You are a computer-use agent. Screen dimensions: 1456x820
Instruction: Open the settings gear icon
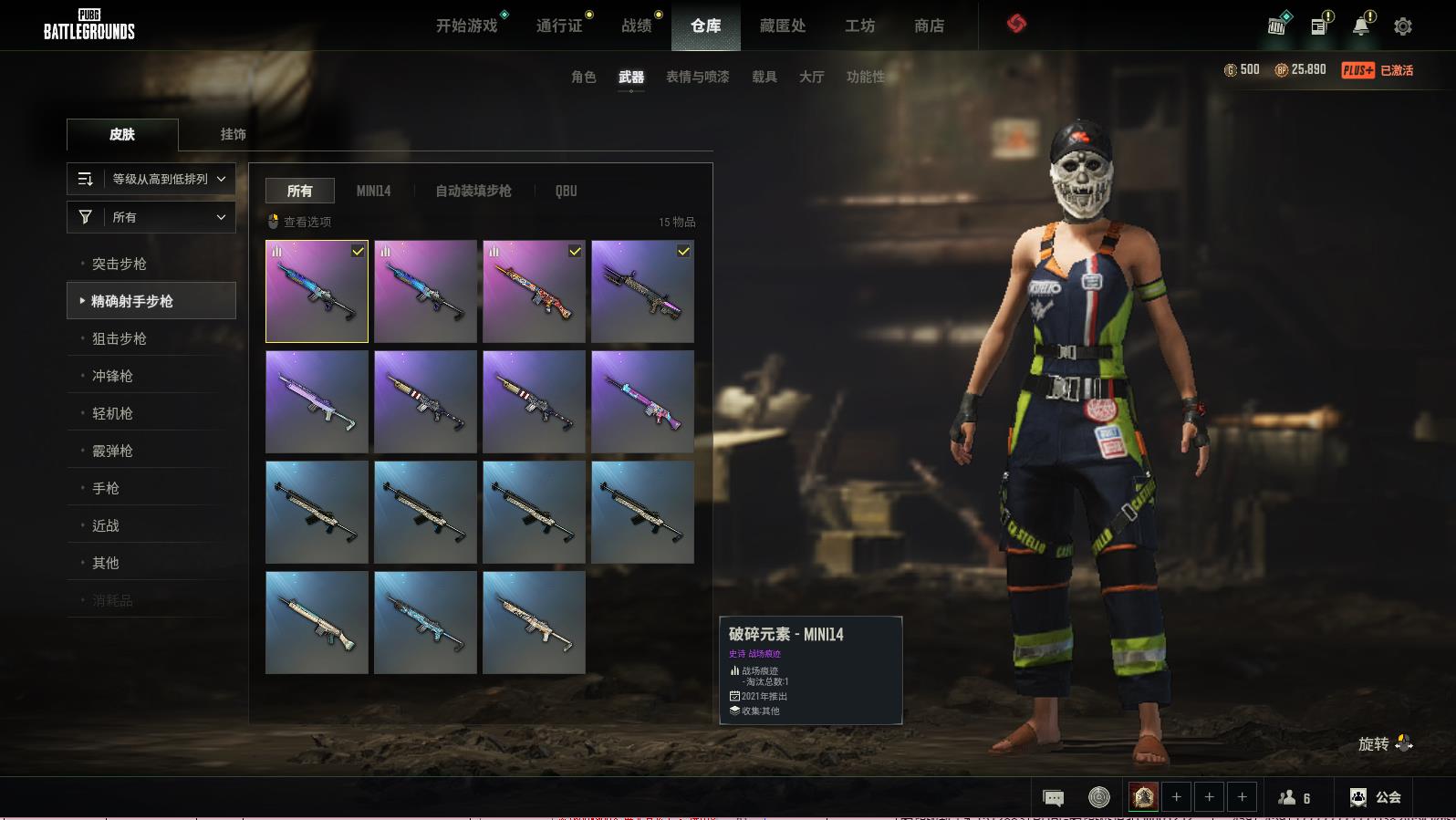click(x=1403, y=26)
